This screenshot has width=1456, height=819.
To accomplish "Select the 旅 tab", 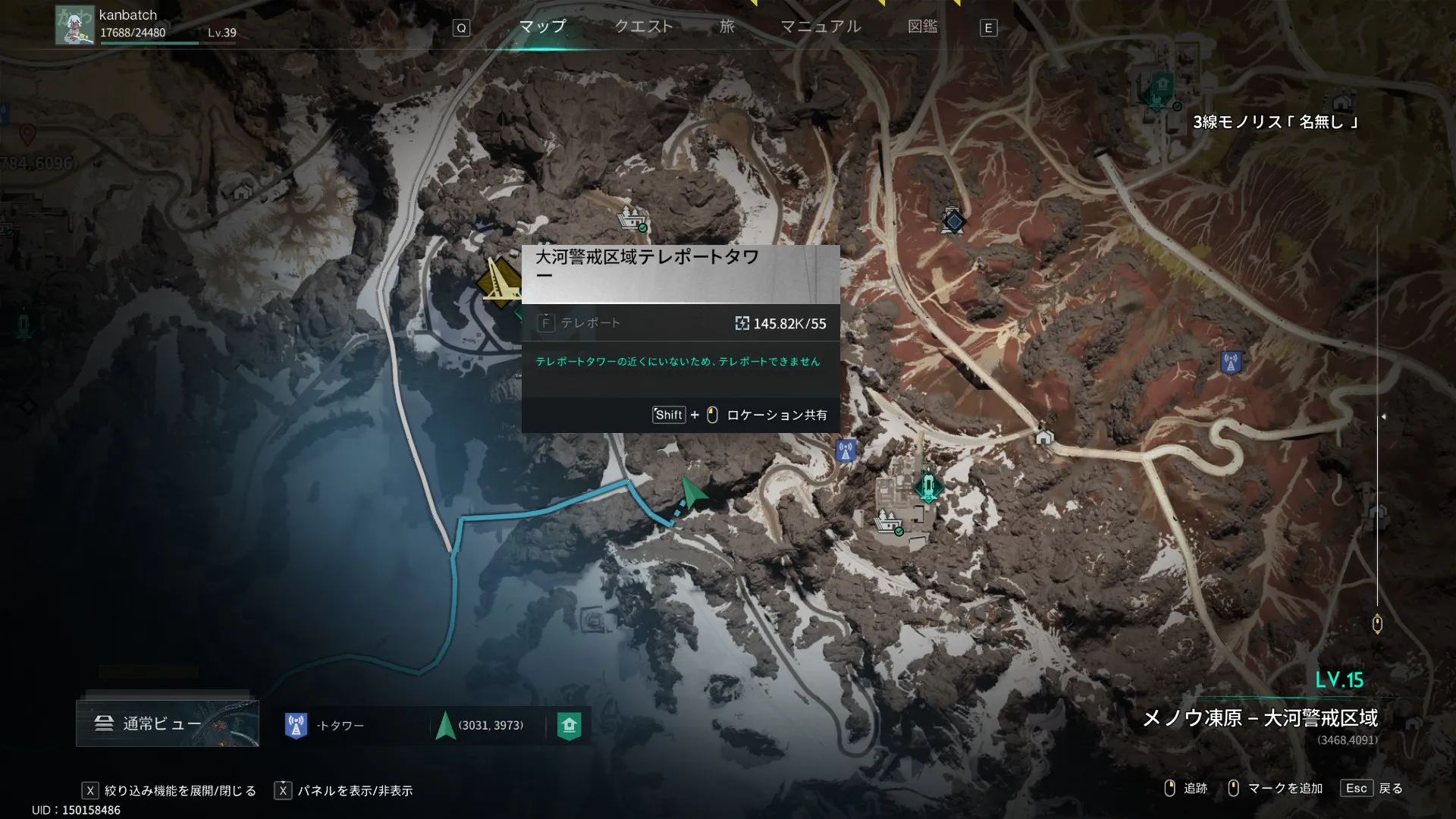I will pyautogui.click(x=727, y=27).
